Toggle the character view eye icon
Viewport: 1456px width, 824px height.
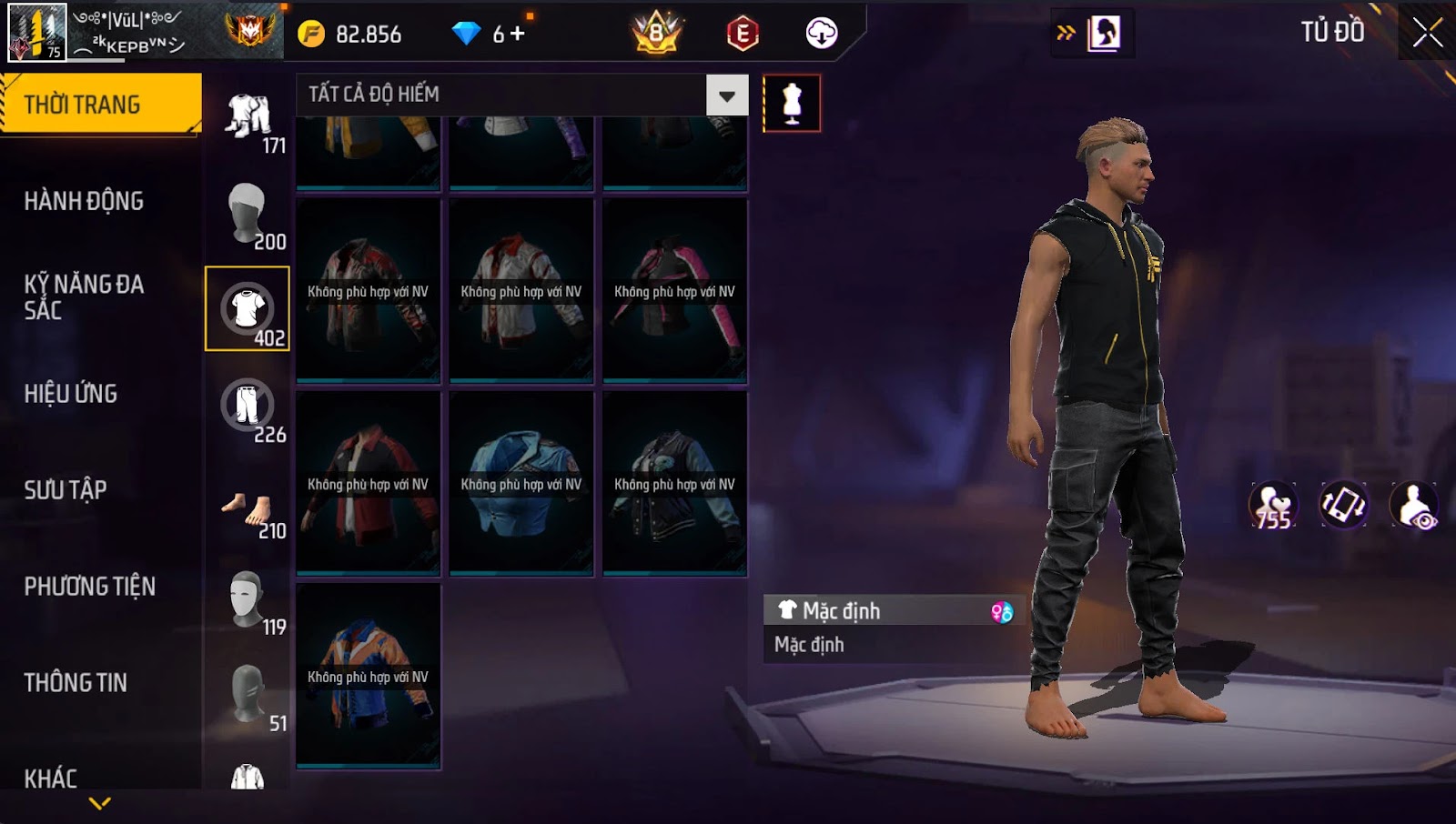tap(1414, 506)
